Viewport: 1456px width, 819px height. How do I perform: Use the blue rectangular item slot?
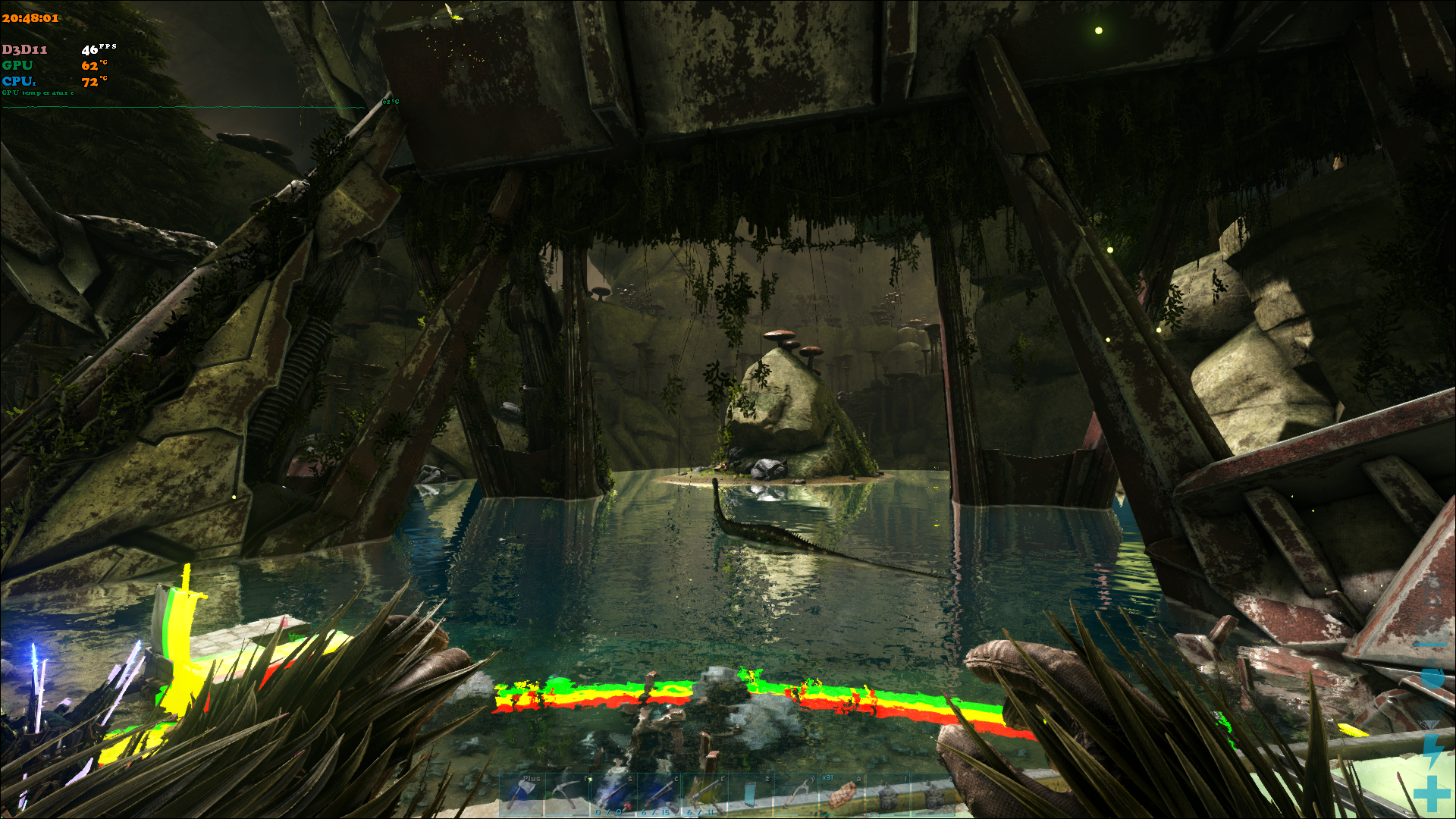pos(749,794)
